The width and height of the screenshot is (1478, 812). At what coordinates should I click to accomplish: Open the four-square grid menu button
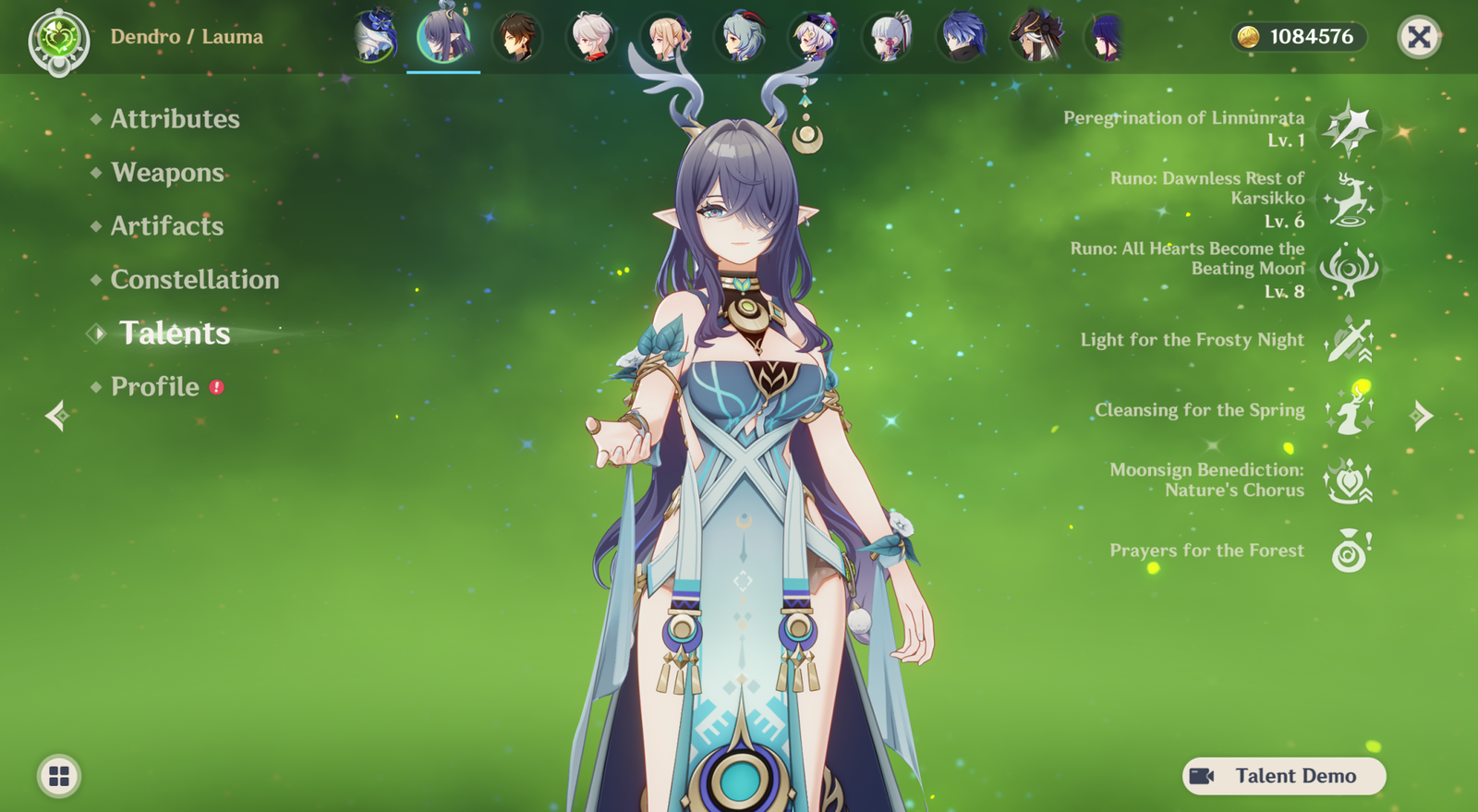[59, 776]
